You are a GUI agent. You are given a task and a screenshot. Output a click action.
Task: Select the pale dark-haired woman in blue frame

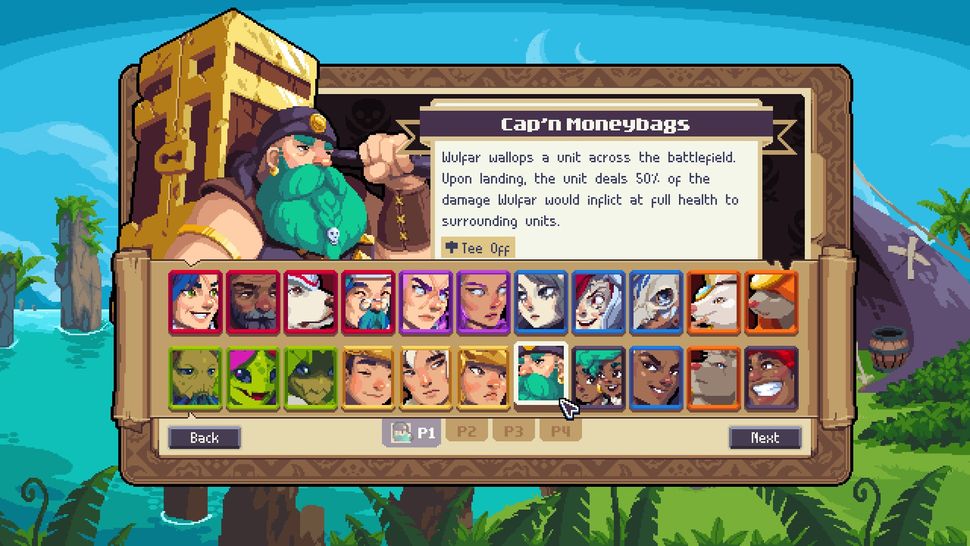(x=541, y=301)
